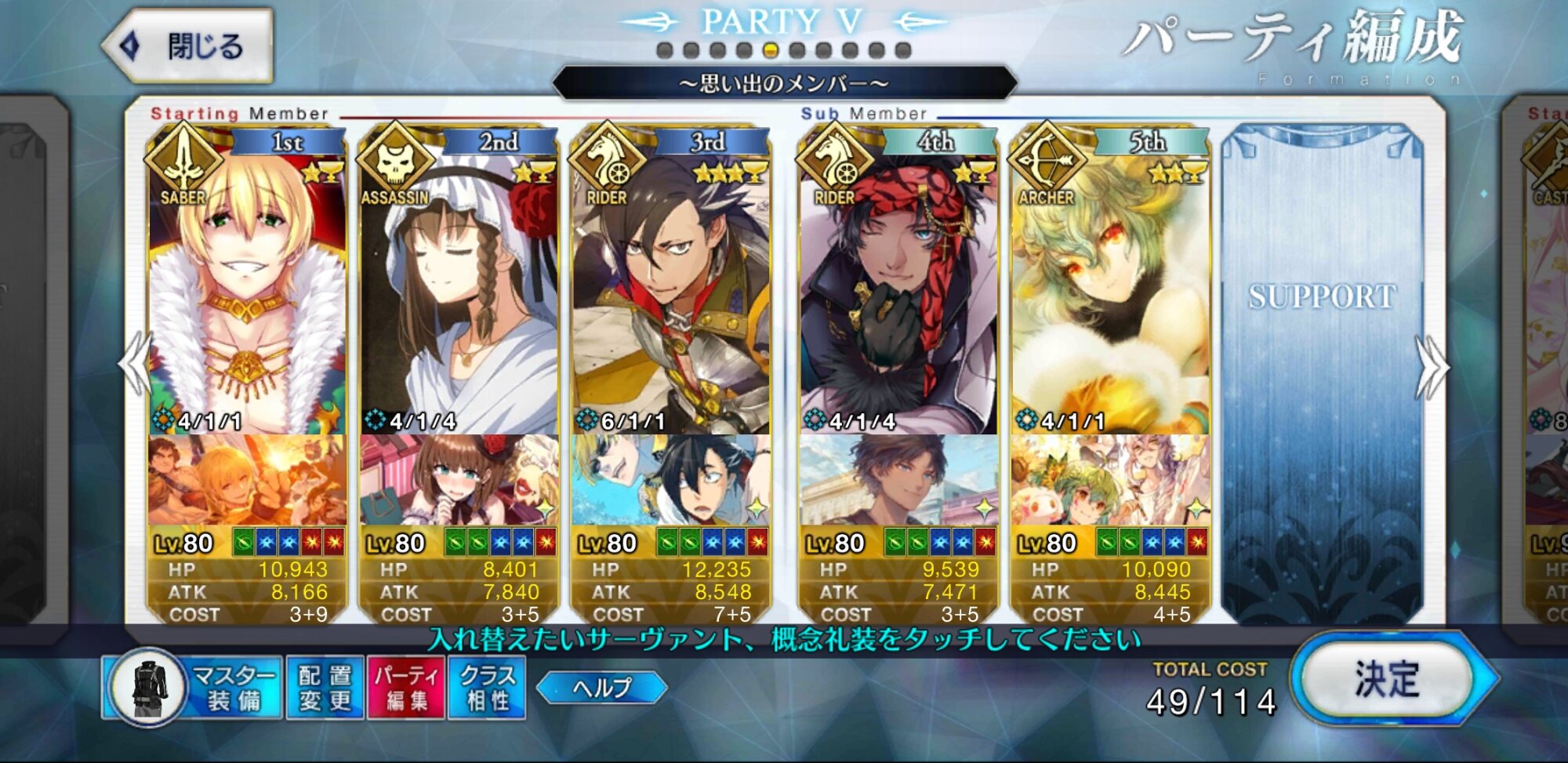Image resolution: width=1568 pixels, height=763 pixels.
Task: Tap the Saber's equipped craft essence
Action: tap(247, 480)
